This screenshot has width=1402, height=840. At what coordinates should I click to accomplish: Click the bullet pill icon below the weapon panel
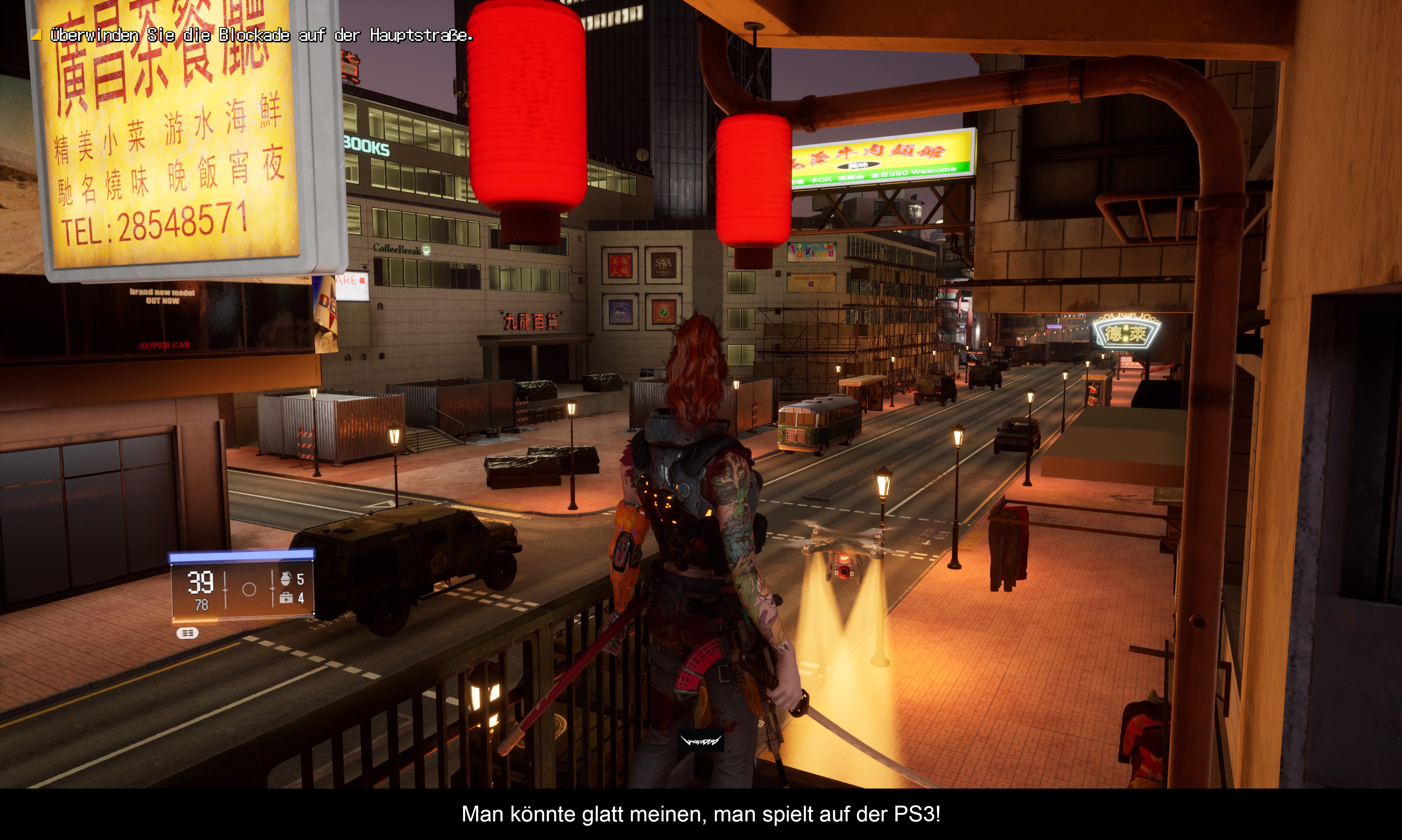pyautogui.click(x=187, y=633)
